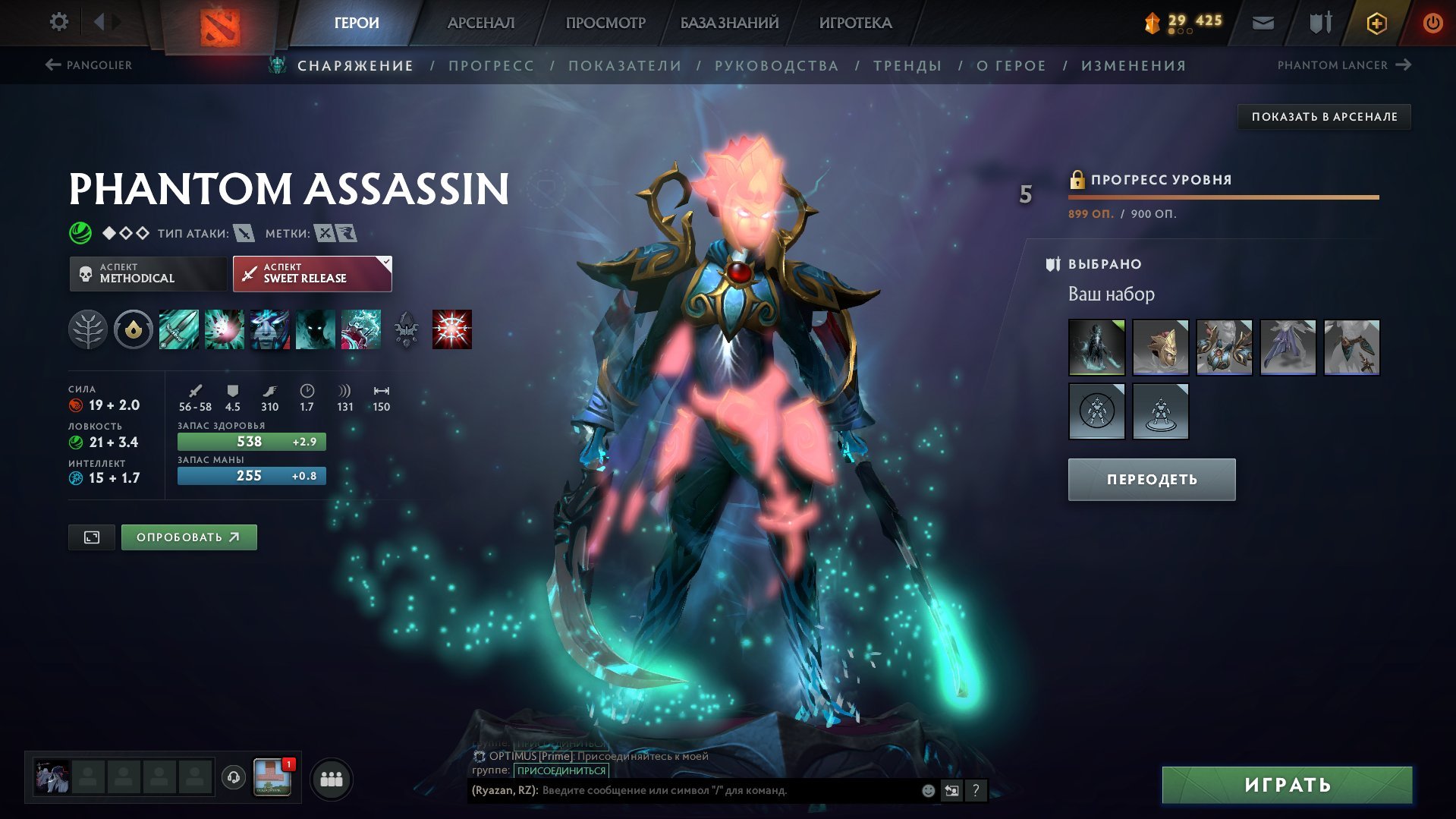This screenshot has height=819, width=1456.
Task: Click ПОКАЗАТЬ В АРСЕНАЛЕ button
Action: [x=1324, y=117]
